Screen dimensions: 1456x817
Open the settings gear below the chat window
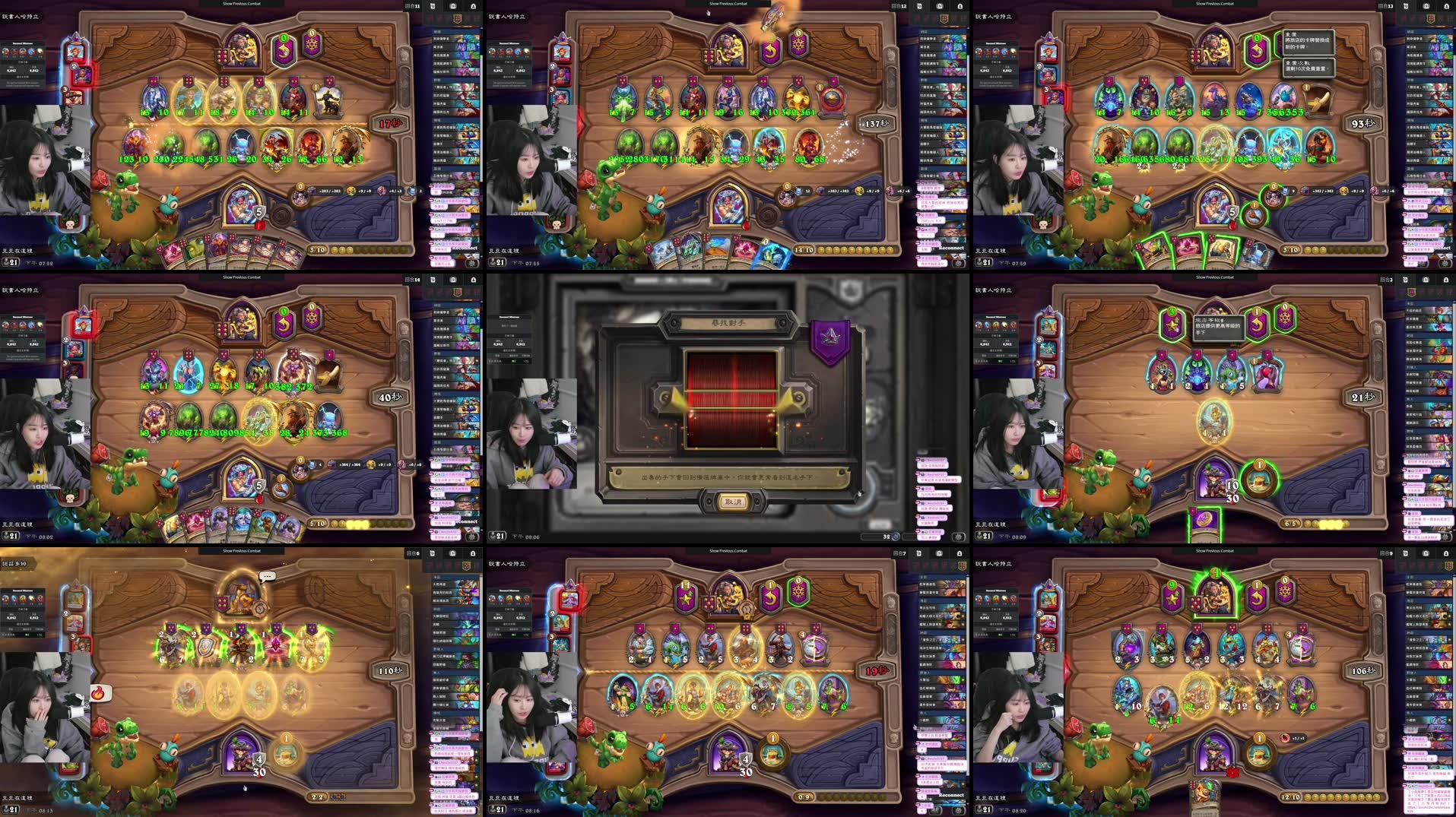[x=471, y=264]
